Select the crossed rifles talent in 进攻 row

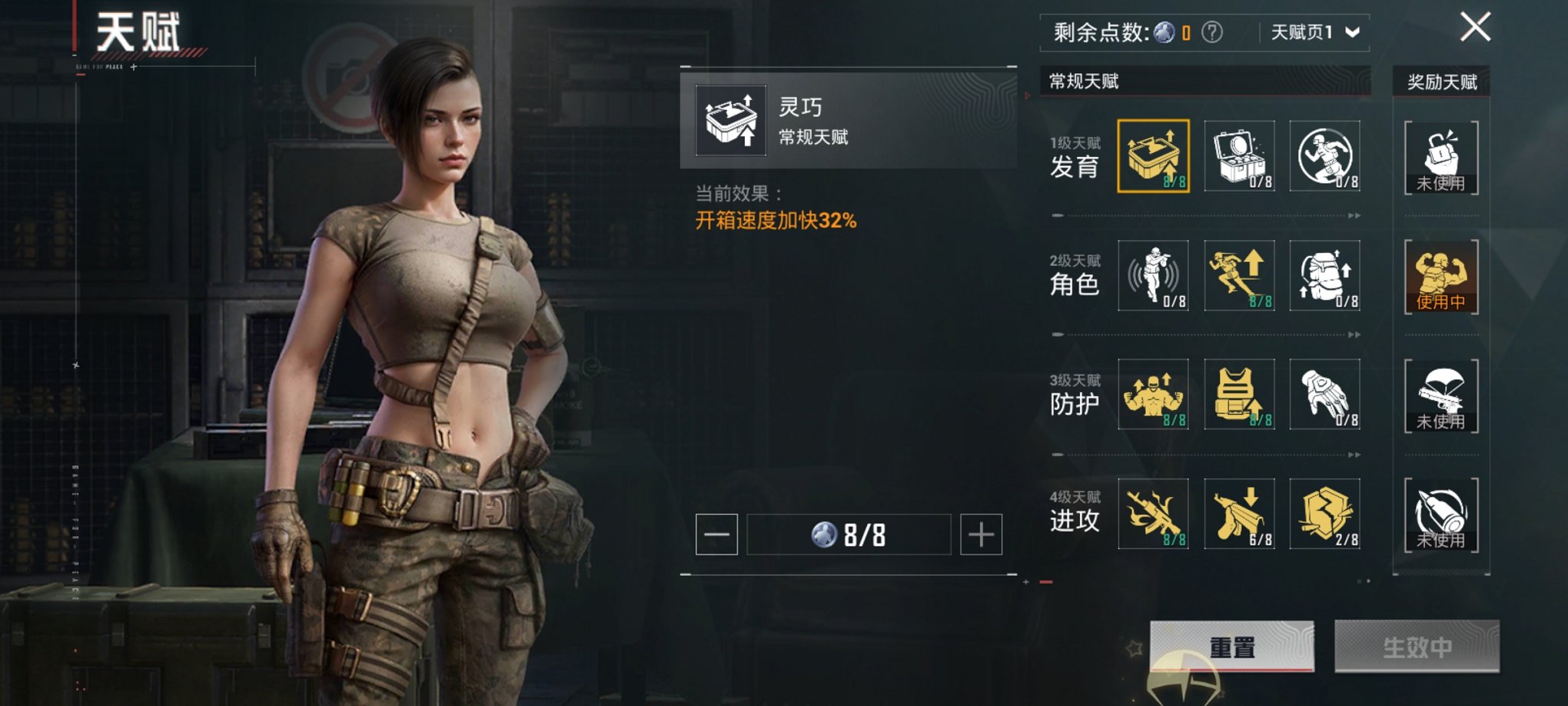(1152, 514)
